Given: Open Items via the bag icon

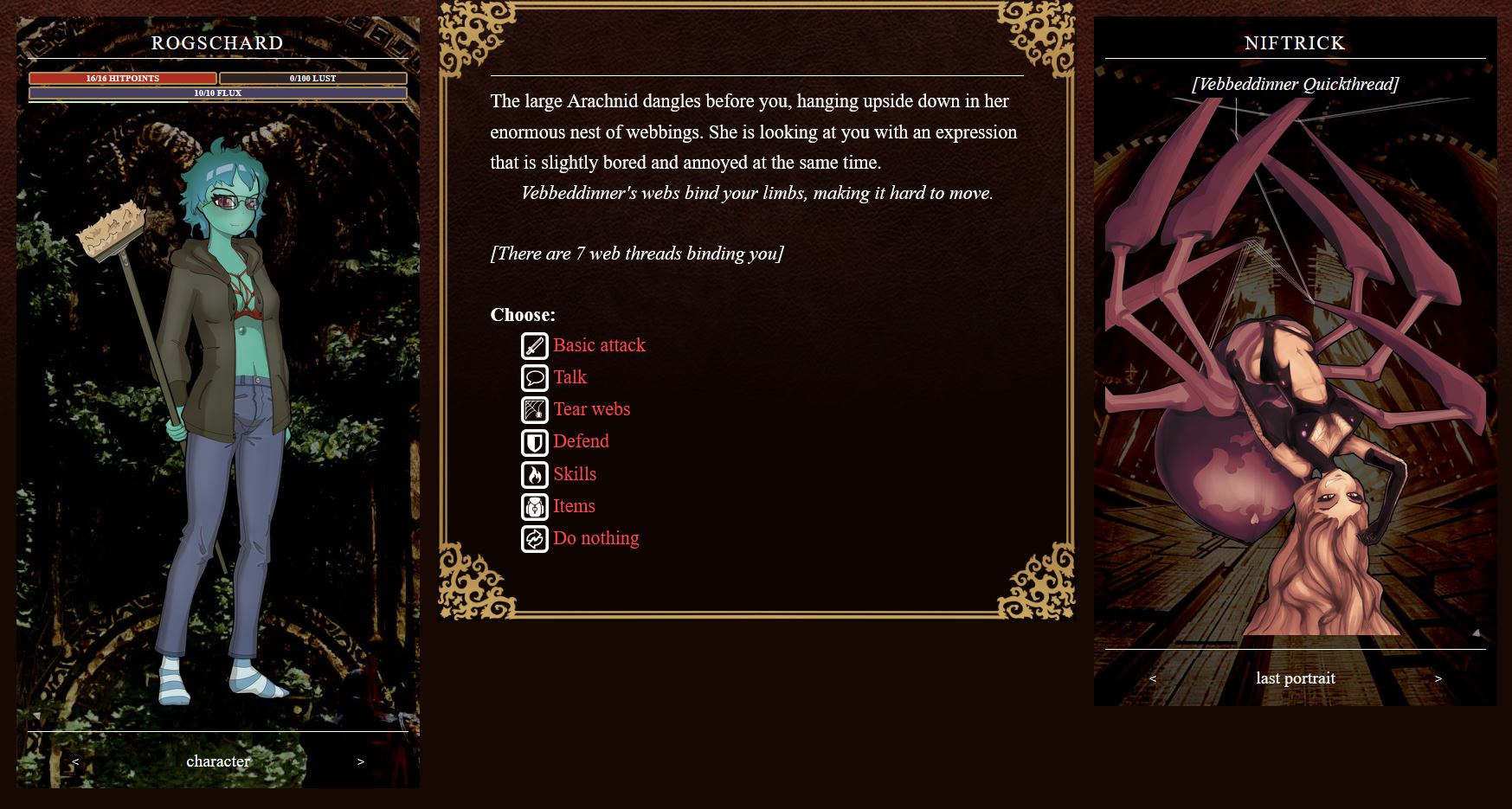Looking at the screenshot, I should point(534,506).
